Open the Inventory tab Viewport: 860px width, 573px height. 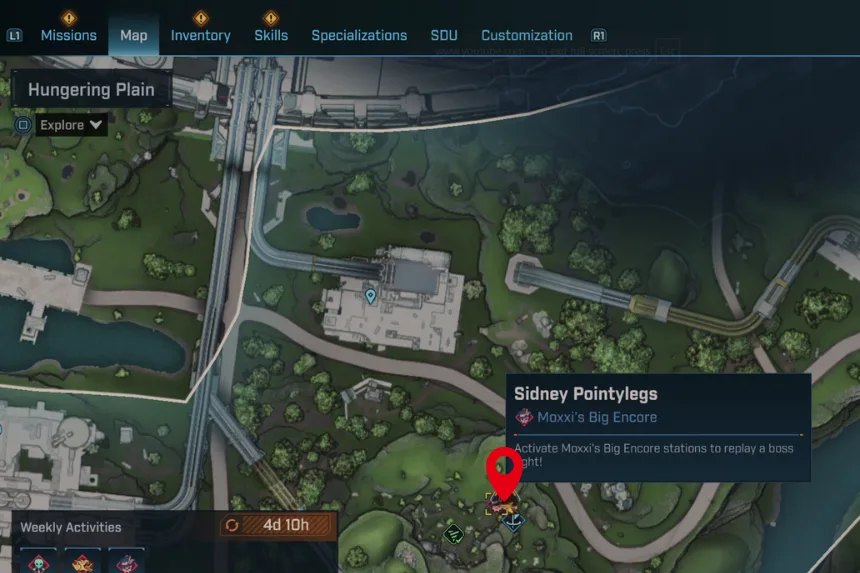(200, 35)
